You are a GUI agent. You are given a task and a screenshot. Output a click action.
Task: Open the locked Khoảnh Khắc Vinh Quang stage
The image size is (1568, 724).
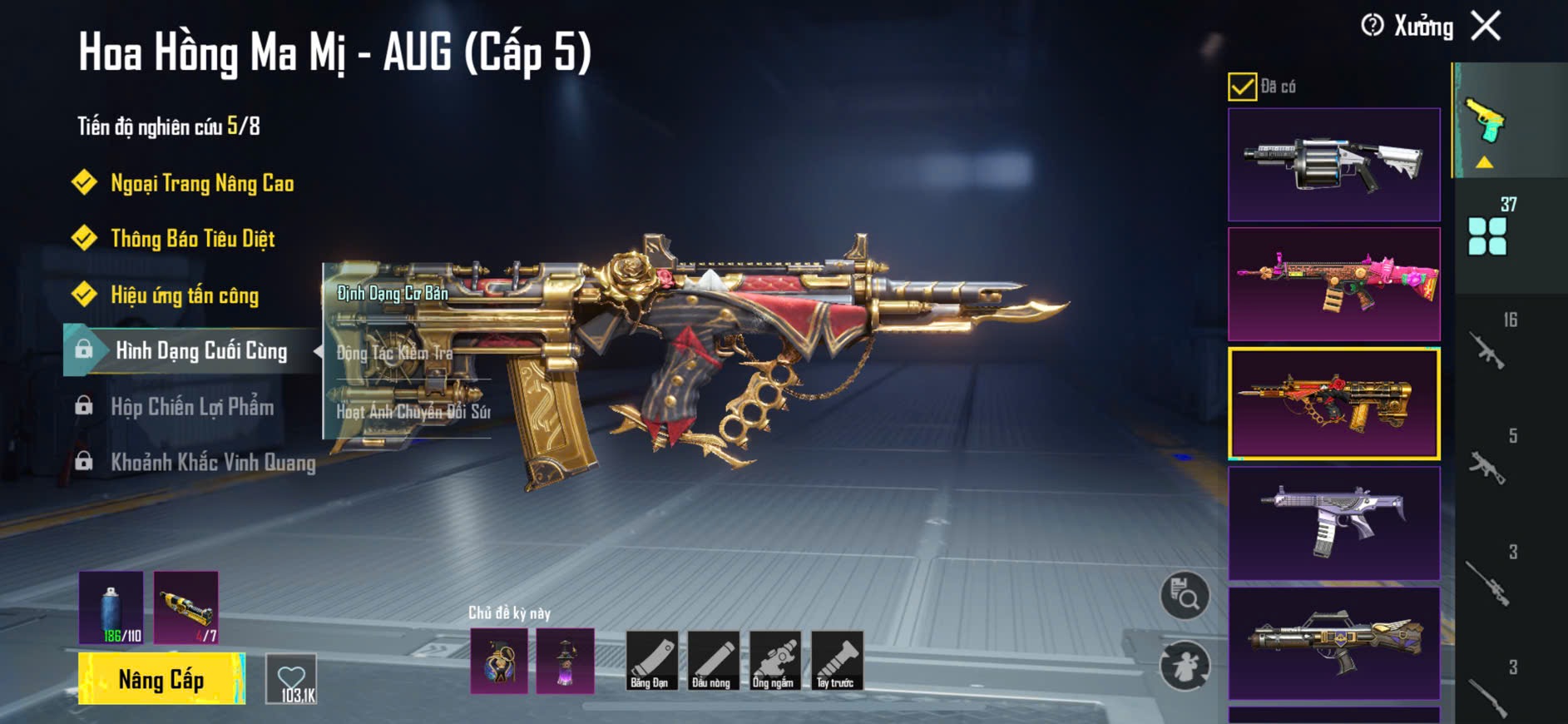point(212,463)
